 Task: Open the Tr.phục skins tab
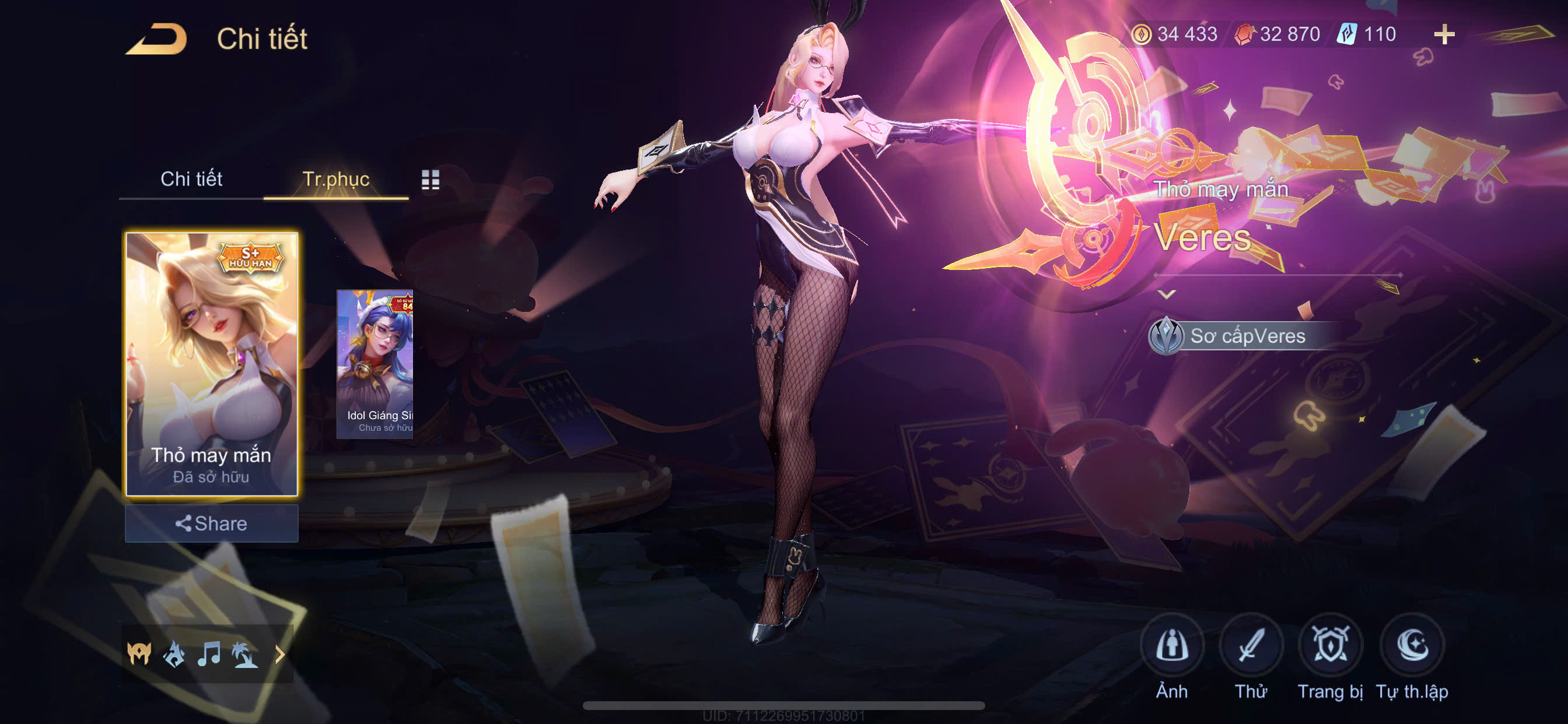[x=336, y=179]
